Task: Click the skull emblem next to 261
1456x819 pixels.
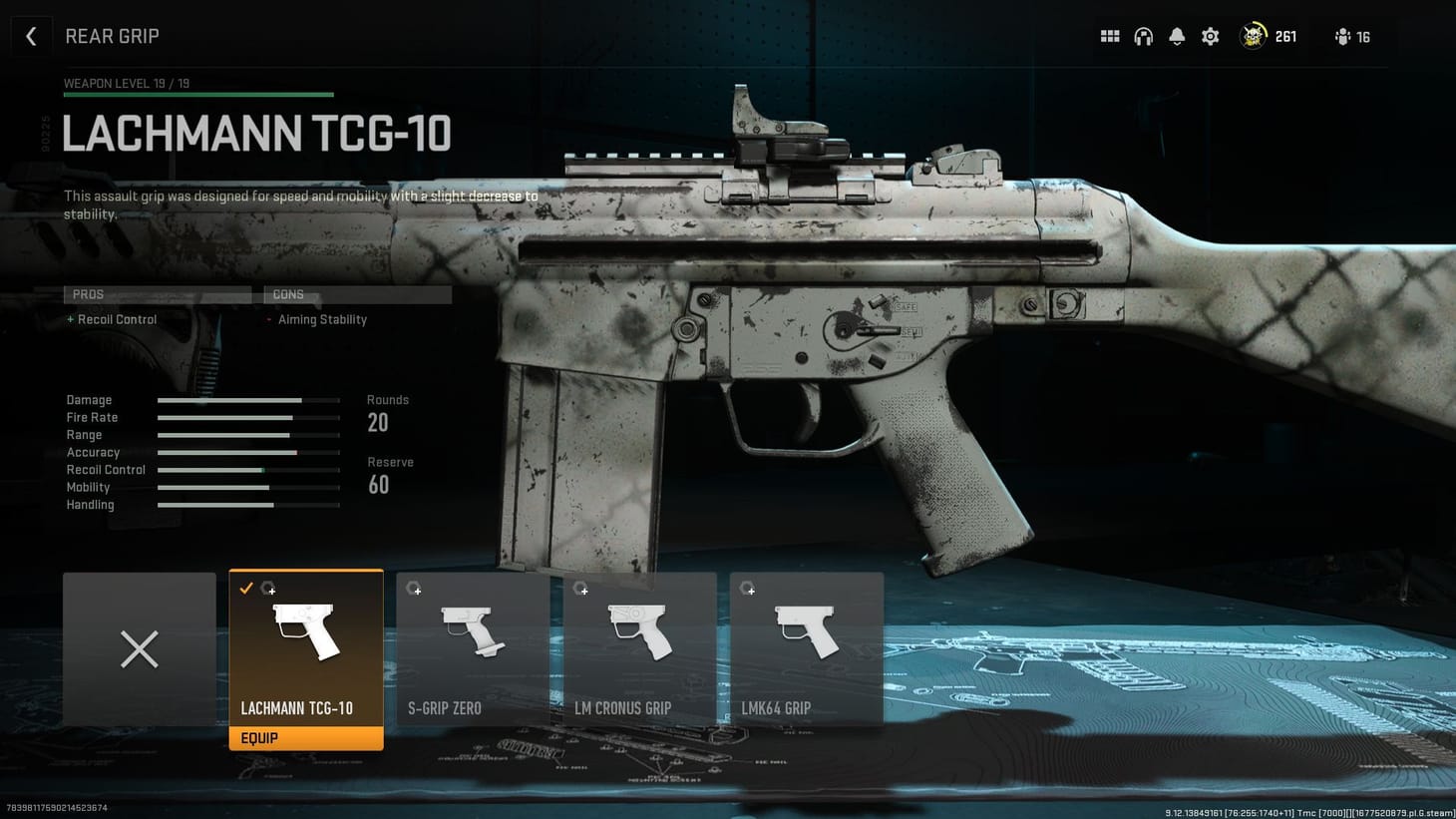Action: [x=1253, y=36]
